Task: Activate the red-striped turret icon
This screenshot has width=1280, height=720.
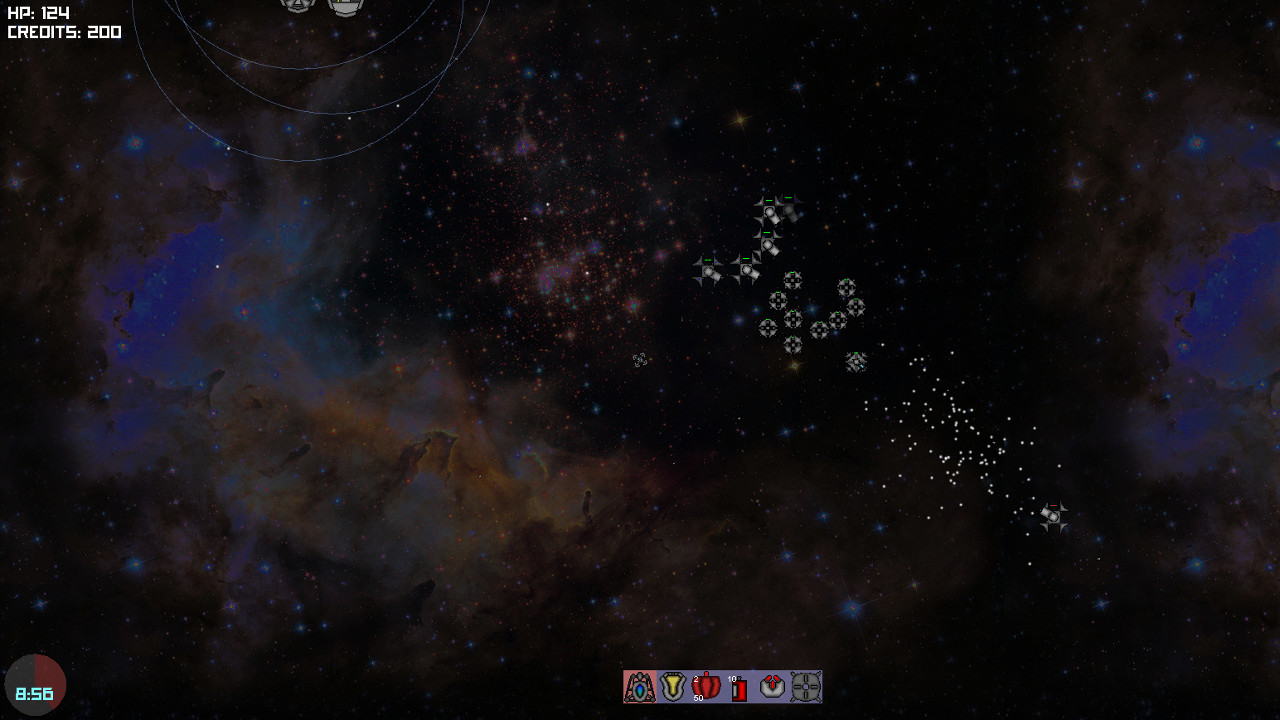Action: (x=772, y=687)
